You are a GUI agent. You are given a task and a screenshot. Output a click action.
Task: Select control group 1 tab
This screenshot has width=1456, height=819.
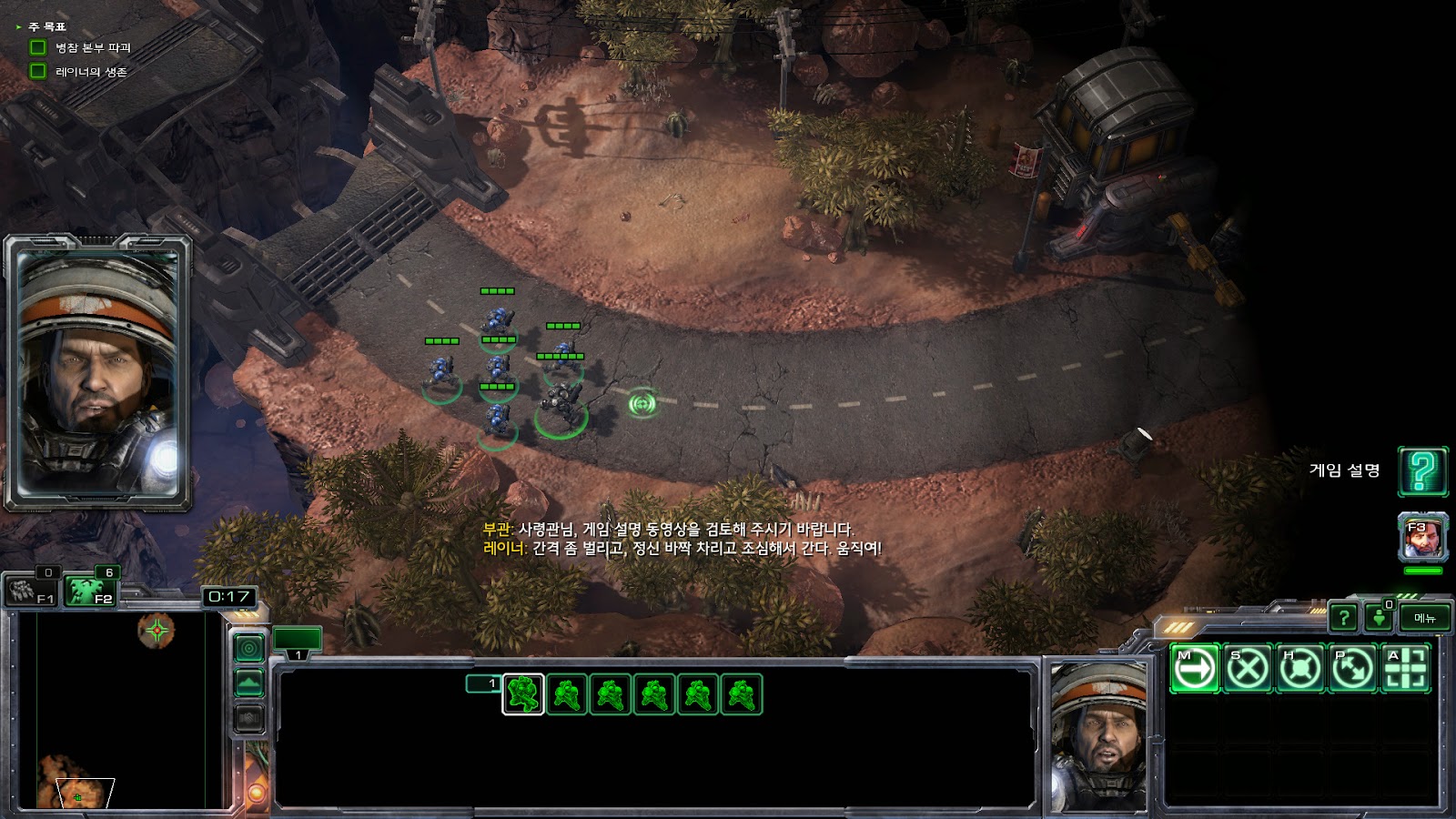pos(297,640)
